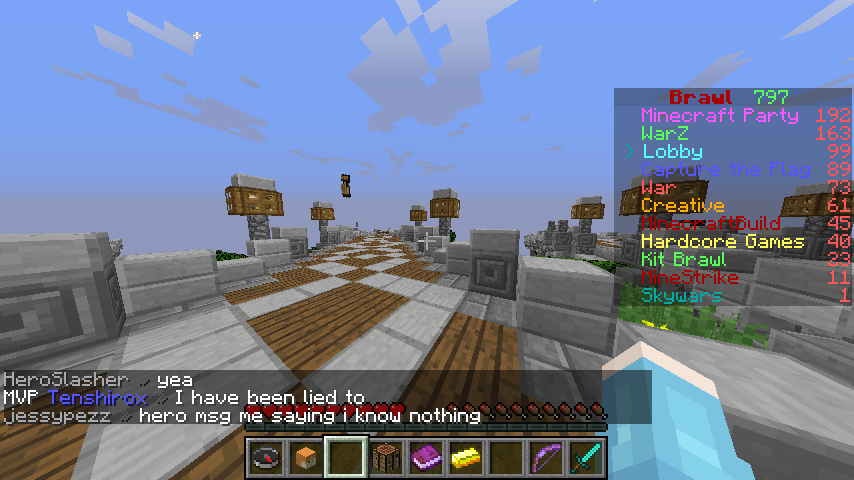Equip the enchanted bow from hotbar
Viewport: 854px width, 480px height.
point(546,458)
